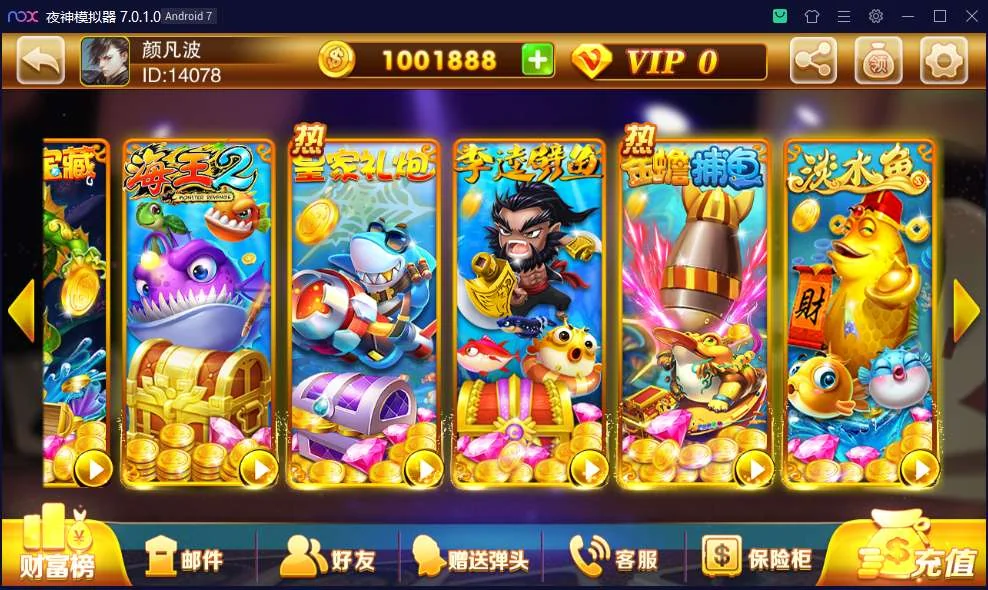Launch the 李逵劈鱼 game card
The height and width of the screenshot is (590, 988).
530,312
